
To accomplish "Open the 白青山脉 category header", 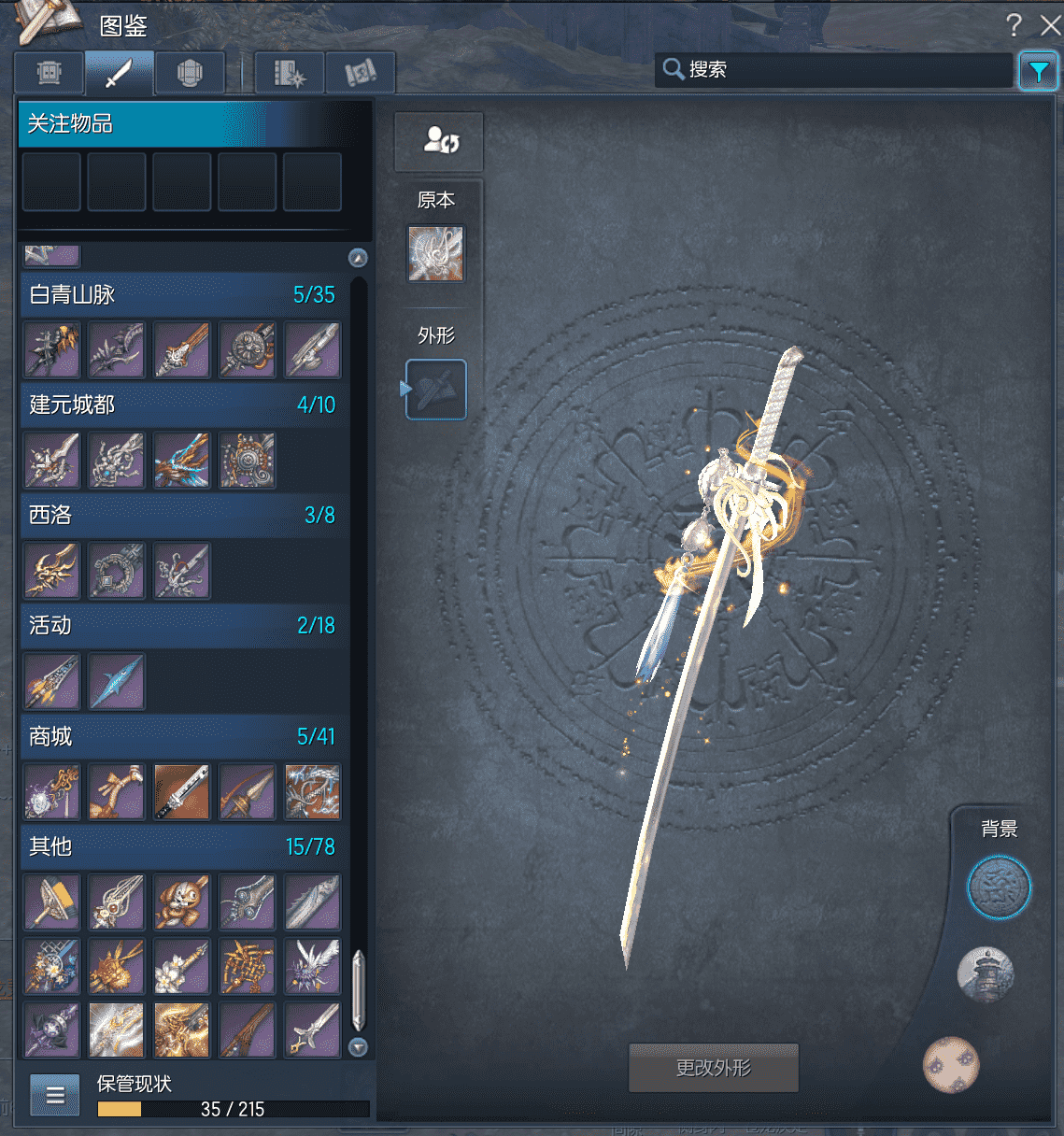I will click(182, 295).
